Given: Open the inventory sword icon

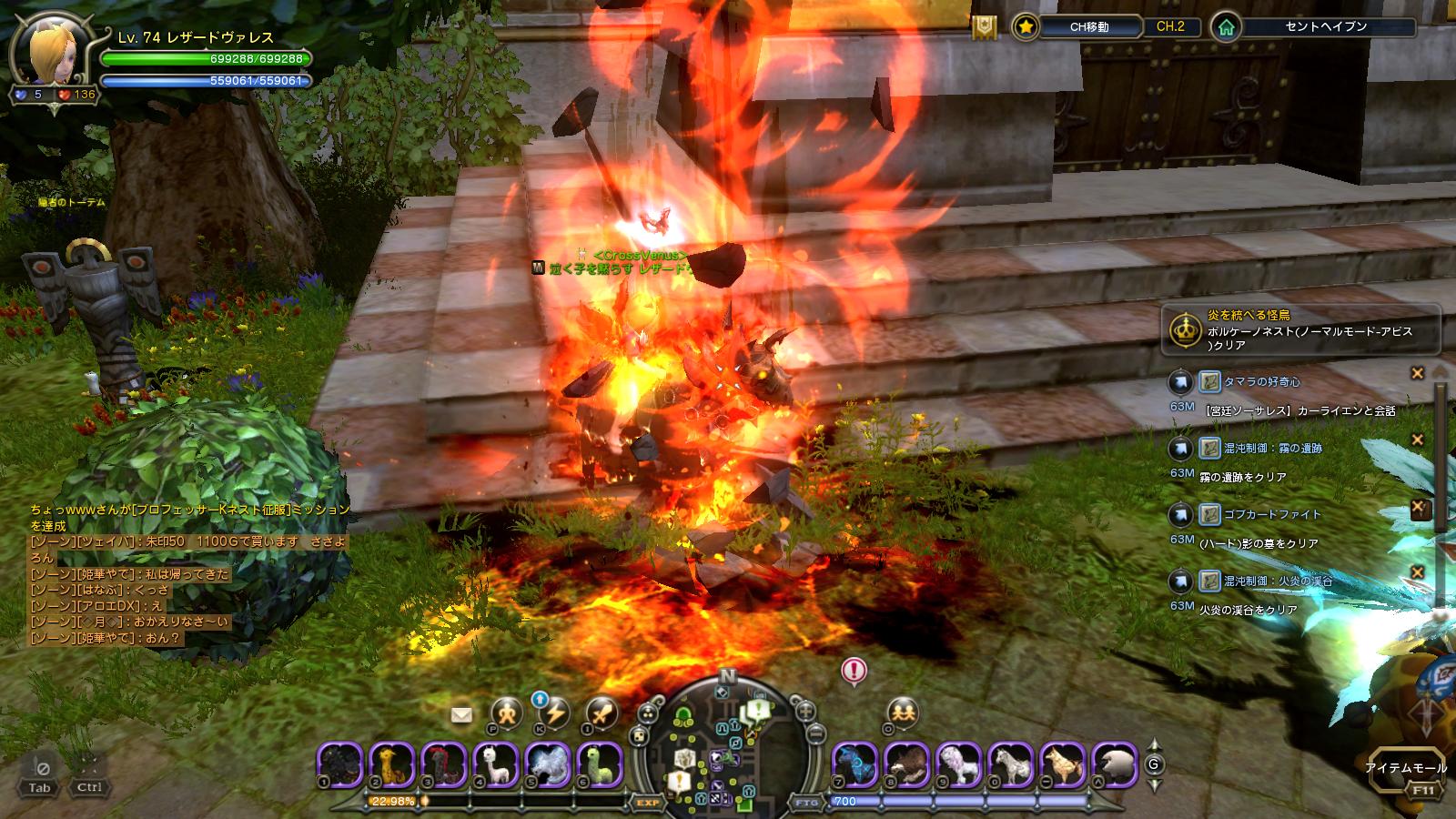Looking at the screenshot, I should coord(602,713).
